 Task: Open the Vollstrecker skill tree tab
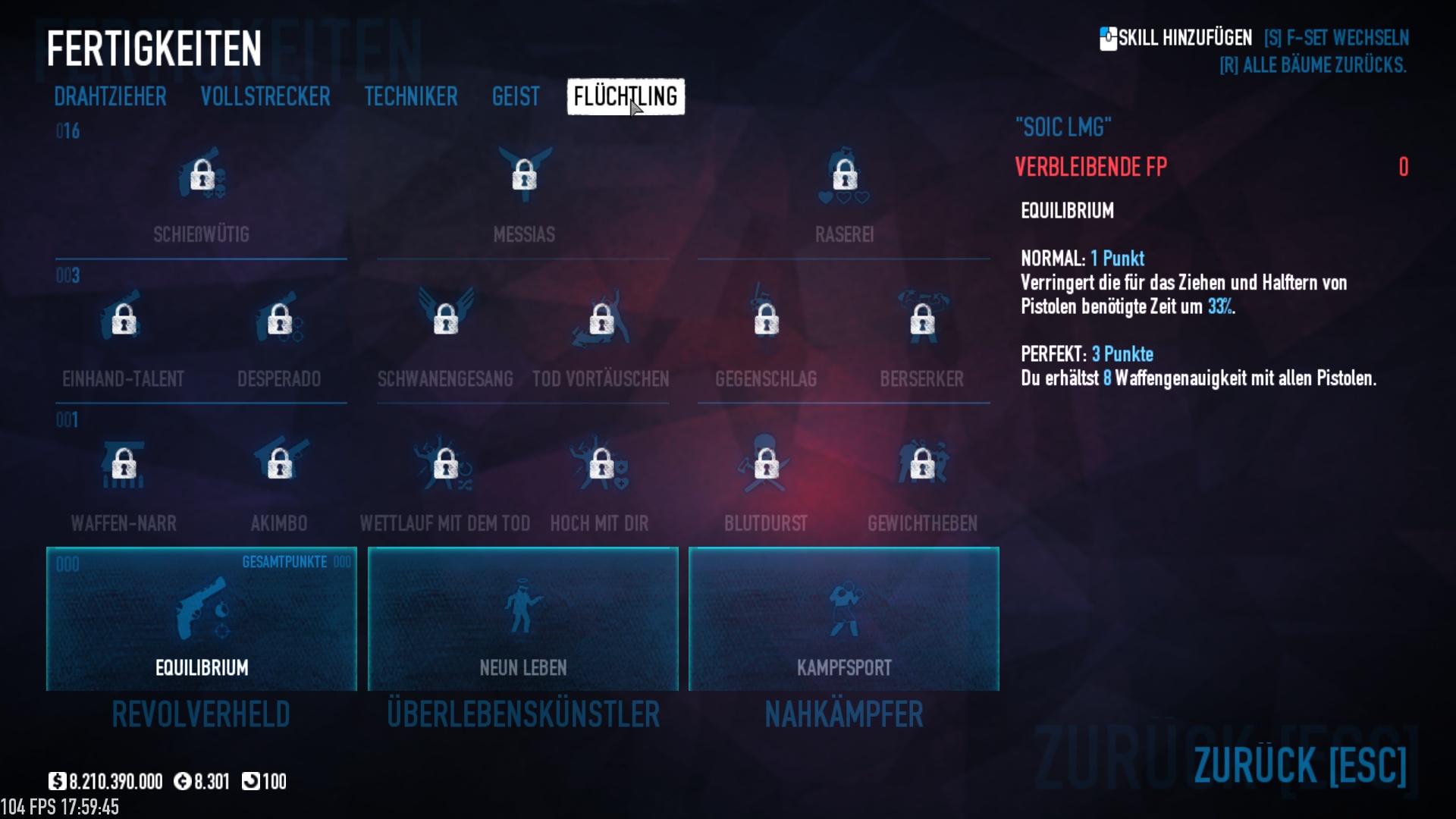tap(265, 97)
